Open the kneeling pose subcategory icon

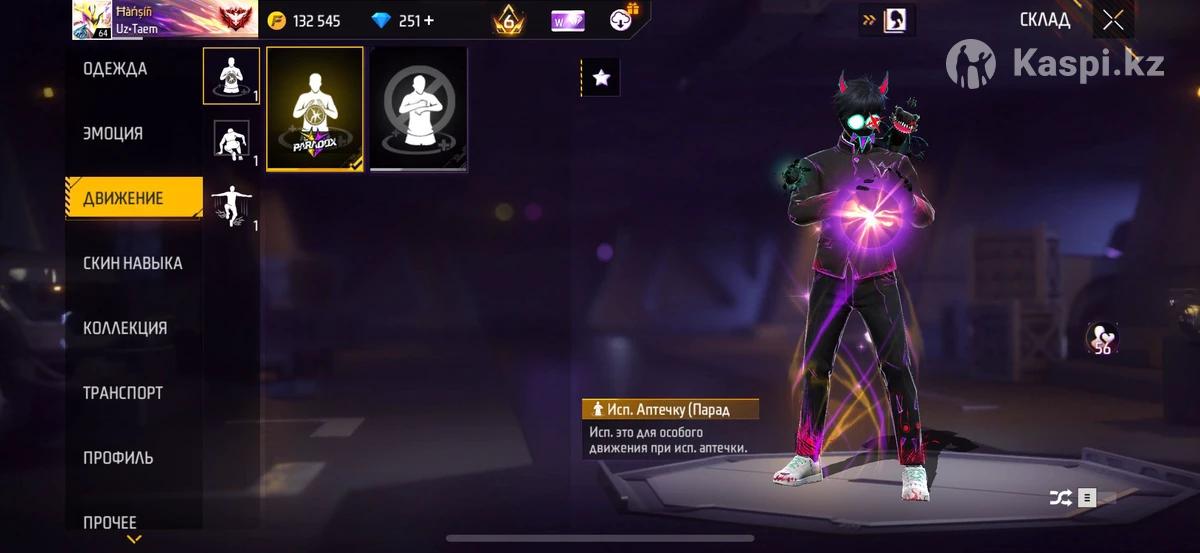231,141
